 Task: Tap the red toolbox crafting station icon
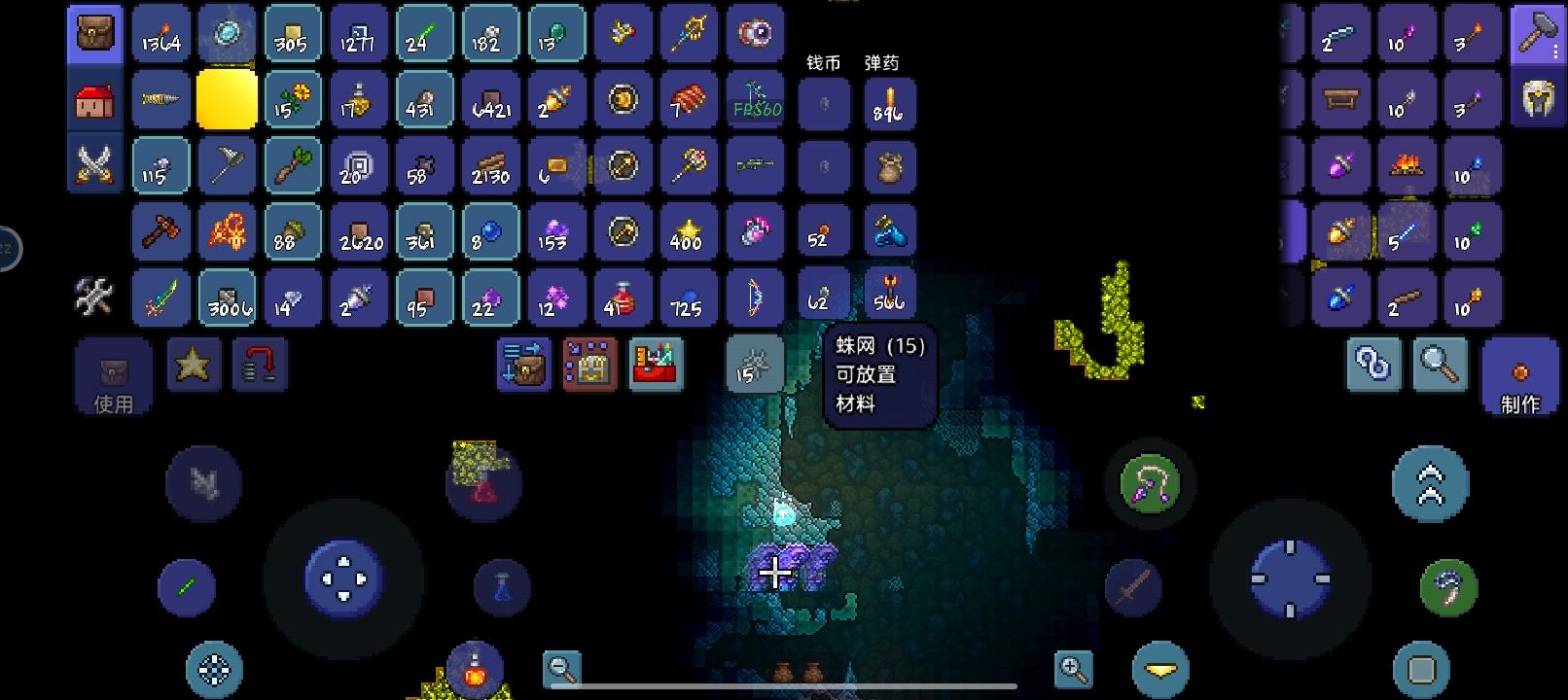pos(656,365)
